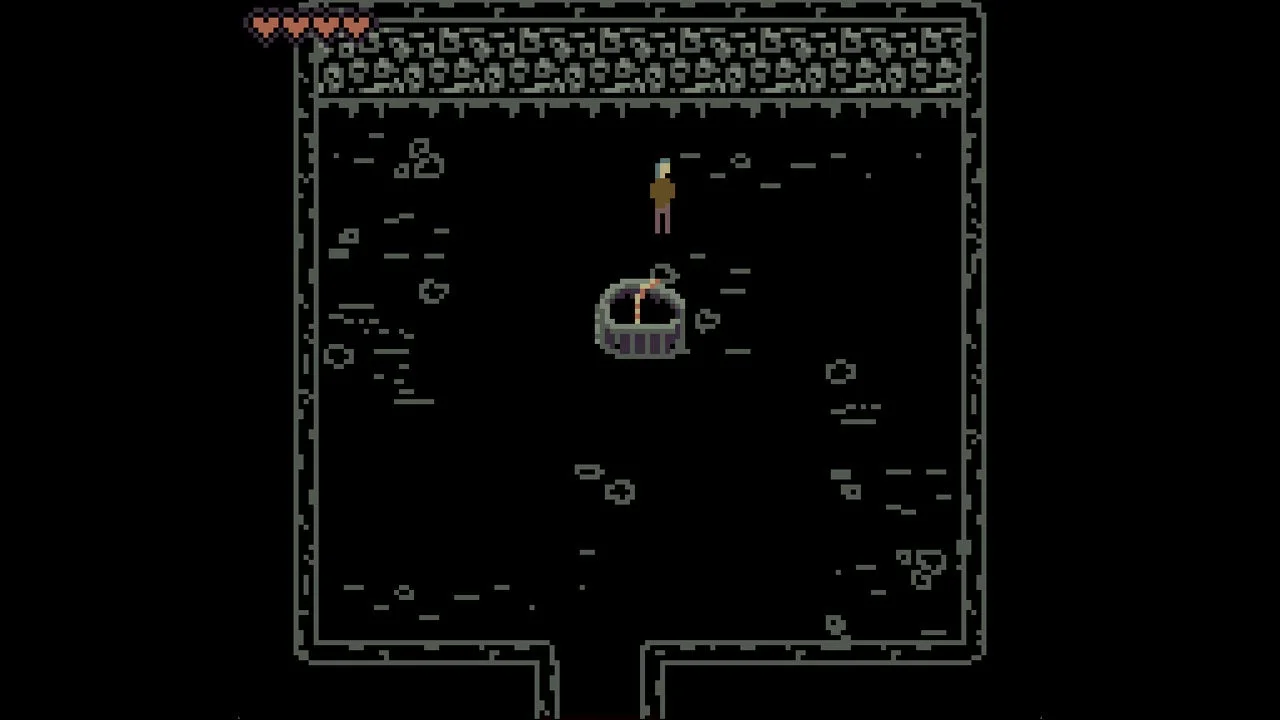This screenshot has height=720, width=1280.
Task: Click the lone rock near the bottom wall
Action: coord(836,622)
